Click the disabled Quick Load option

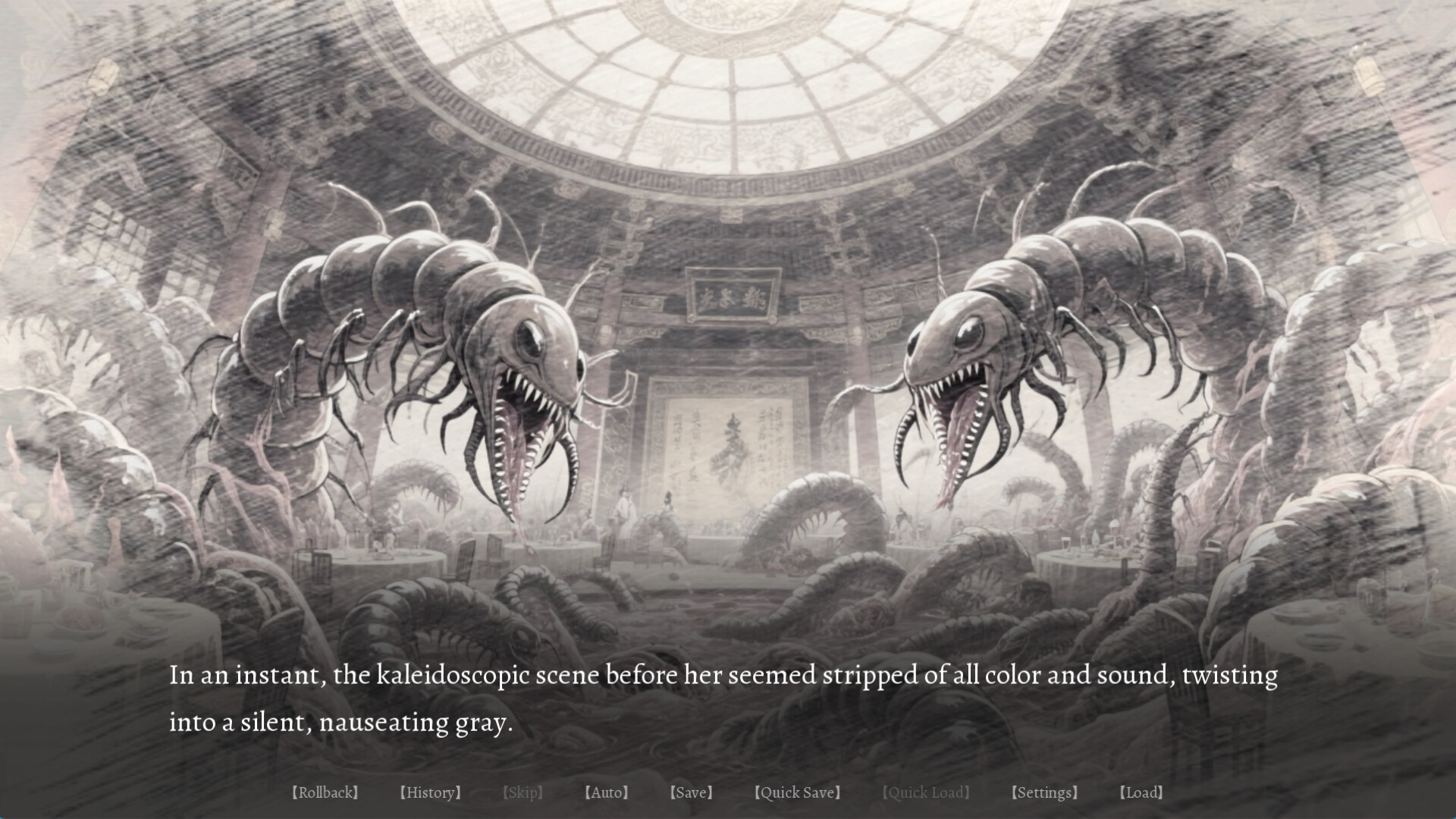(927, 792)
